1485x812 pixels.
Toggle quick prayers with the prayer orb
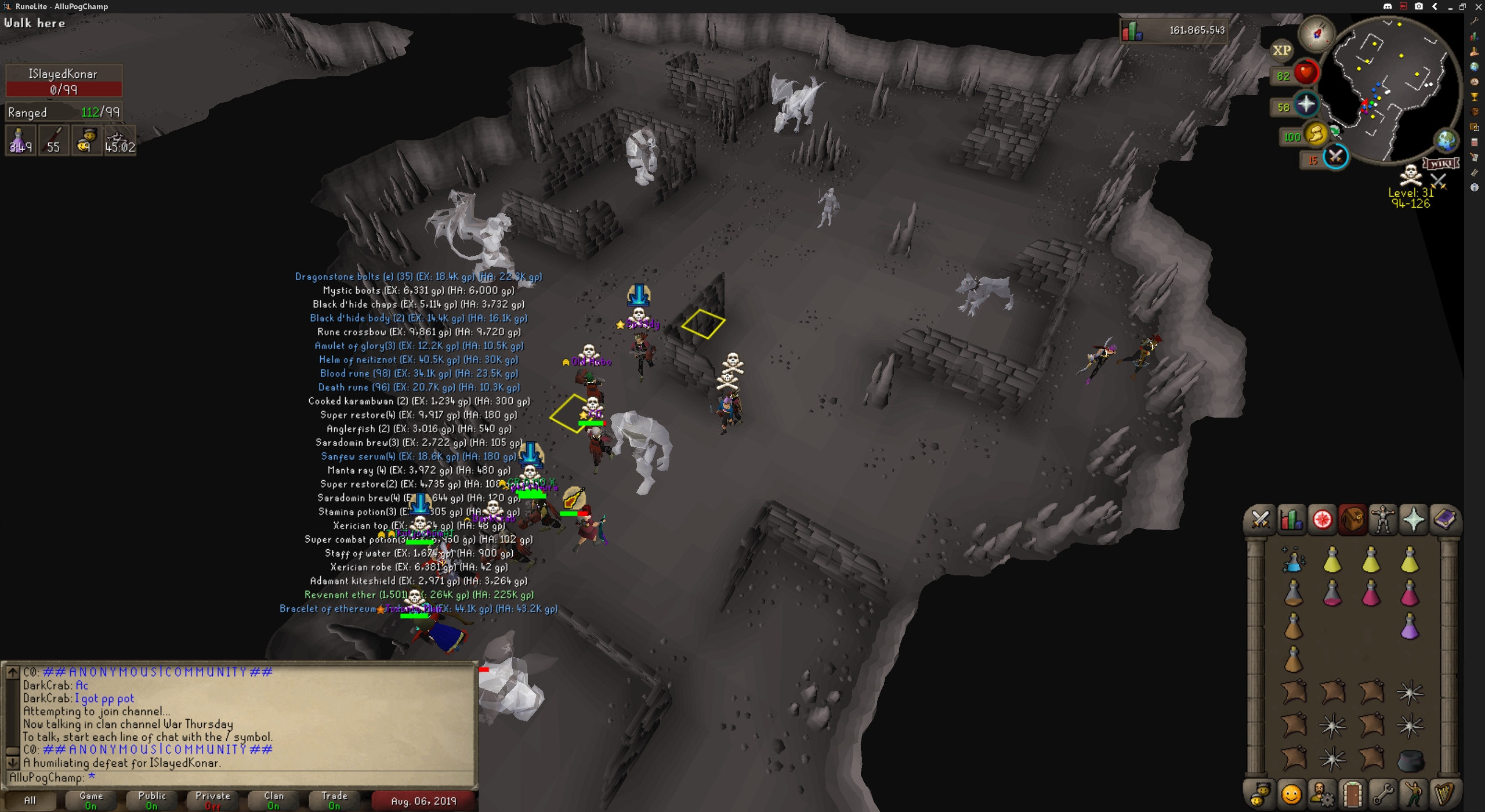[1306, 105]
